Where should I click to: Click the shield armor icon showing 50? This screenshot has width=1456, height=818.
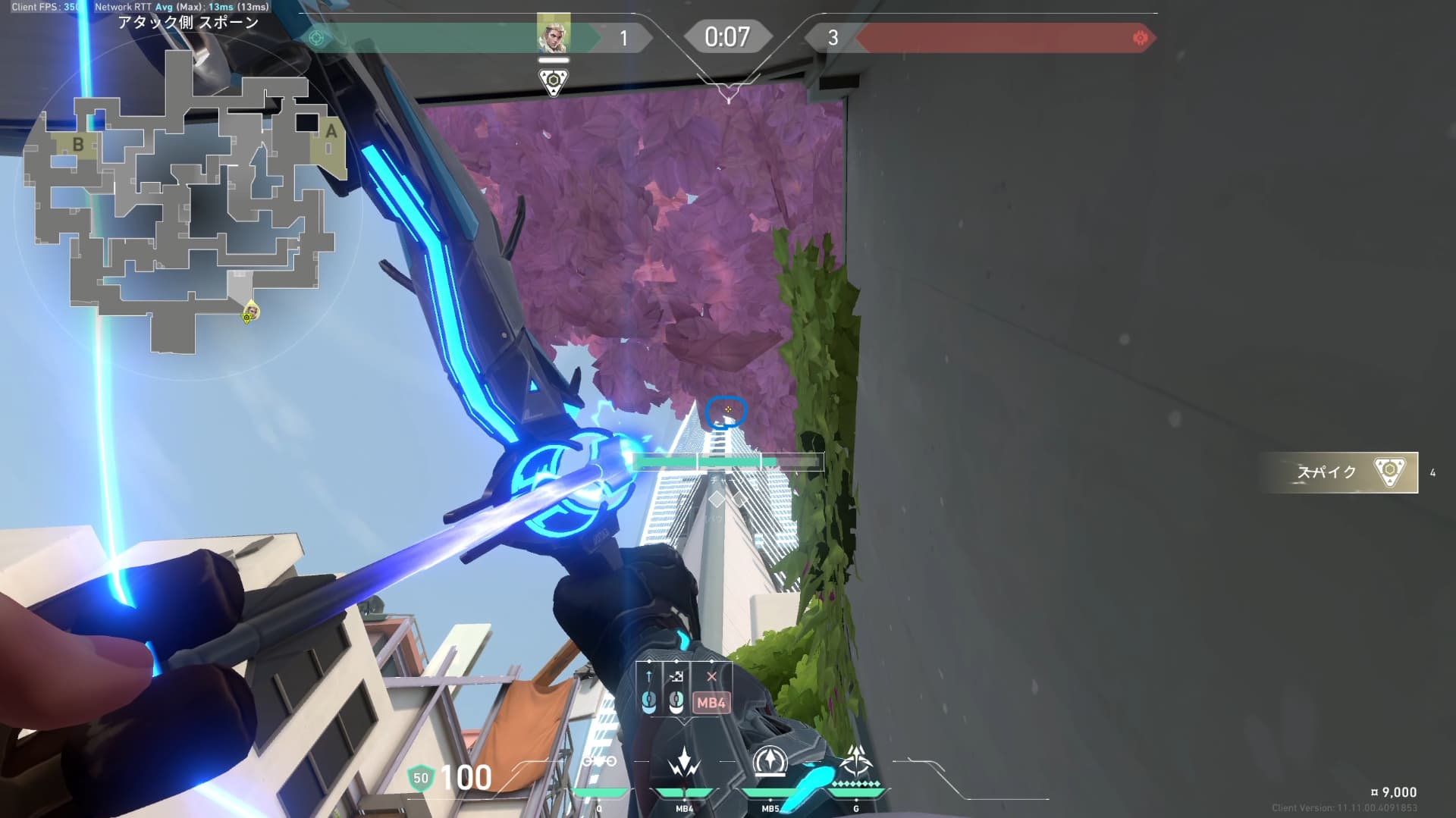(420, 778)
